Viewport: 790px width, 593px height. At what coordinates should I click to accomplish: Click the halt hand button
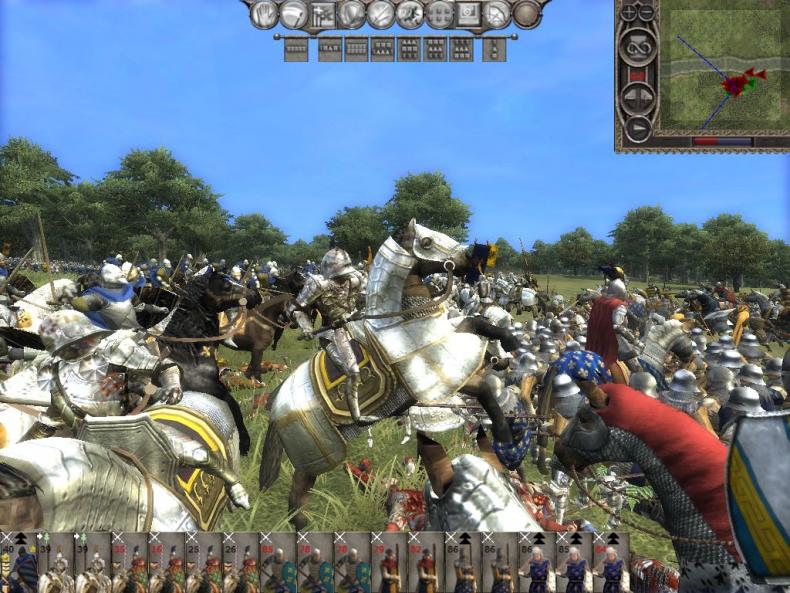coord(264,14)
